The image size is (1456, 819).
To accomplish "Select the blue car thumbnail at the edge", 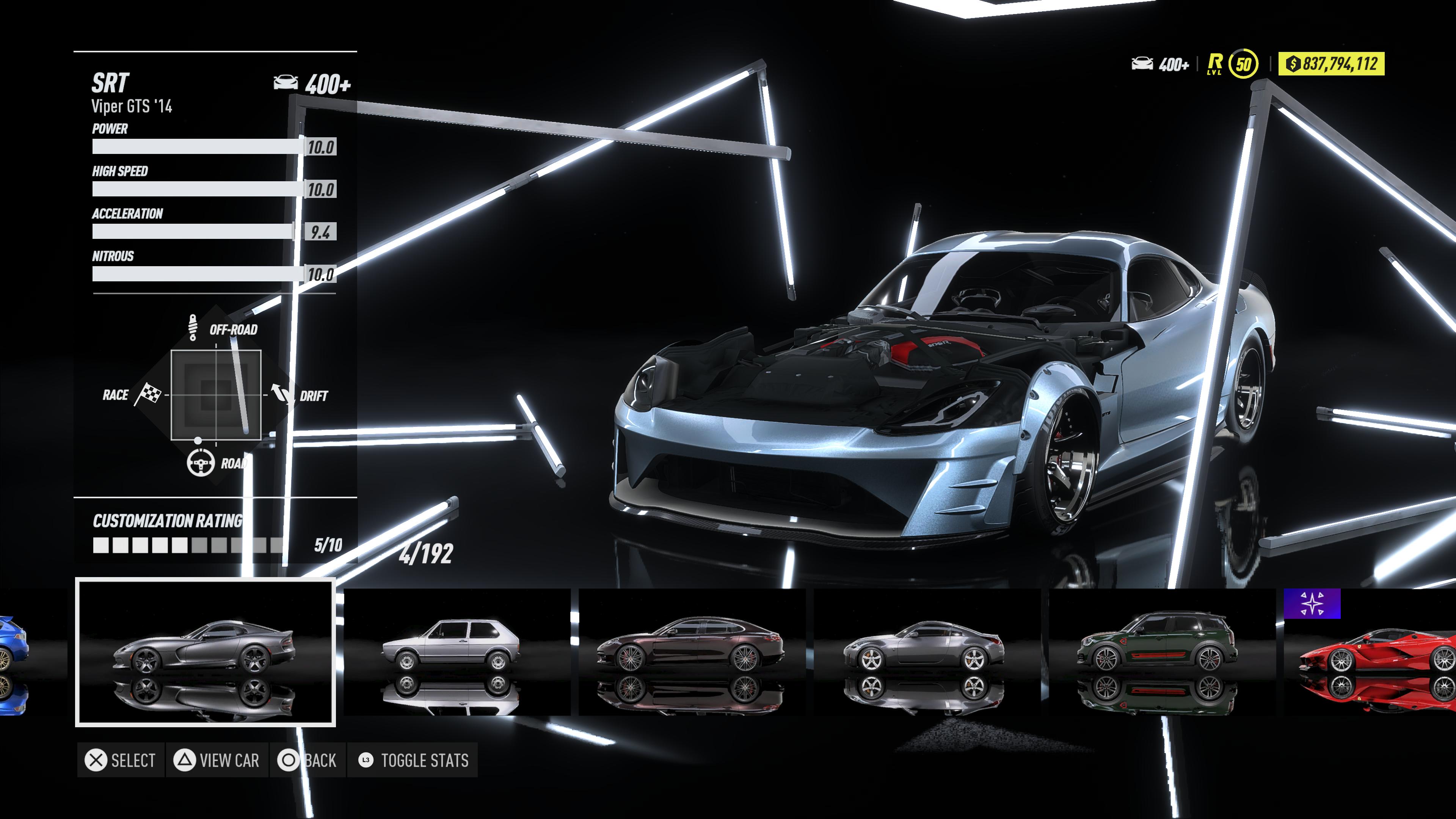I will pos(13,652).
